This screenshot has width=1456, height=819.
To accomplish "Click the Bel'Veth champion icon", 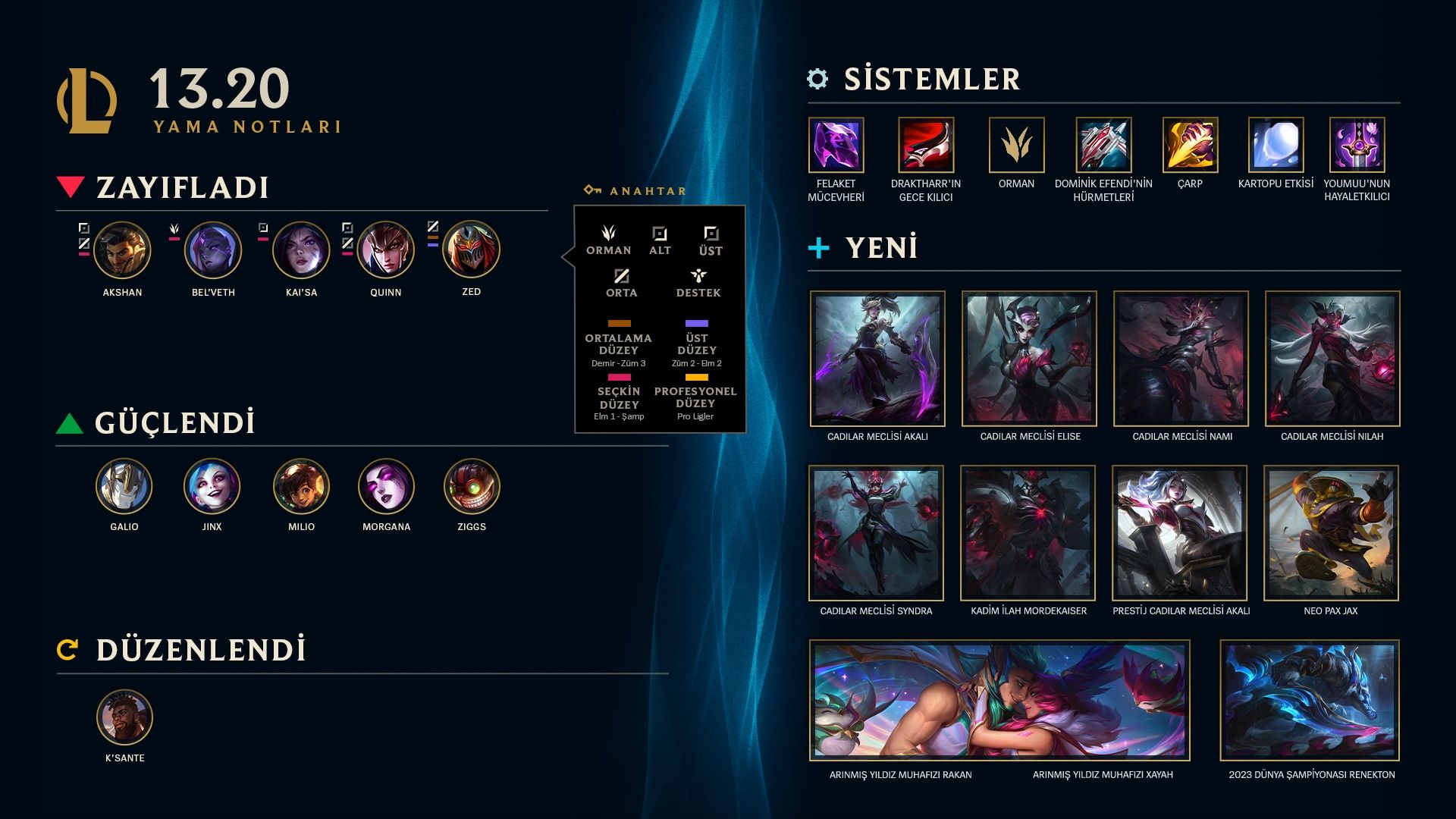I will pos(213,250).
